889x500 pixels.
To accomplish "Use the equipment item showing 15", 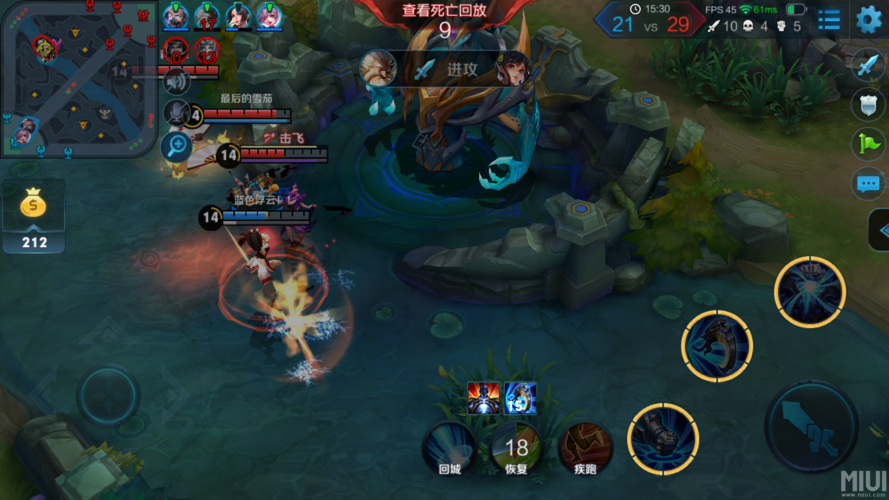I will pyautogui.click(x=520, y=398).
